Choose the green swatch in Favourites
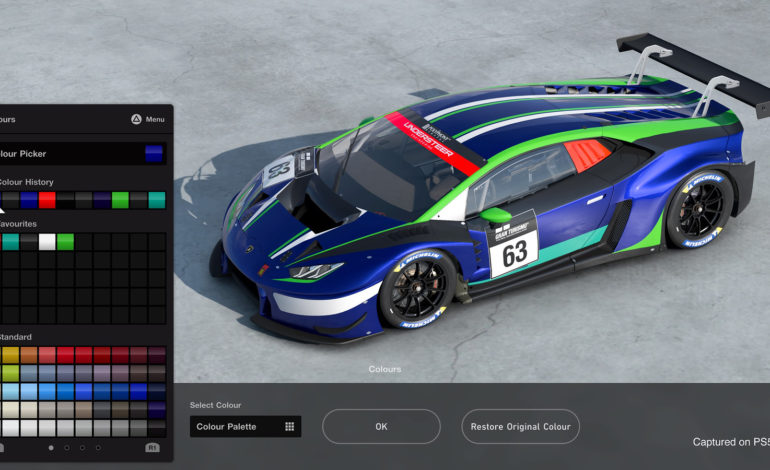 pos(65,241)
